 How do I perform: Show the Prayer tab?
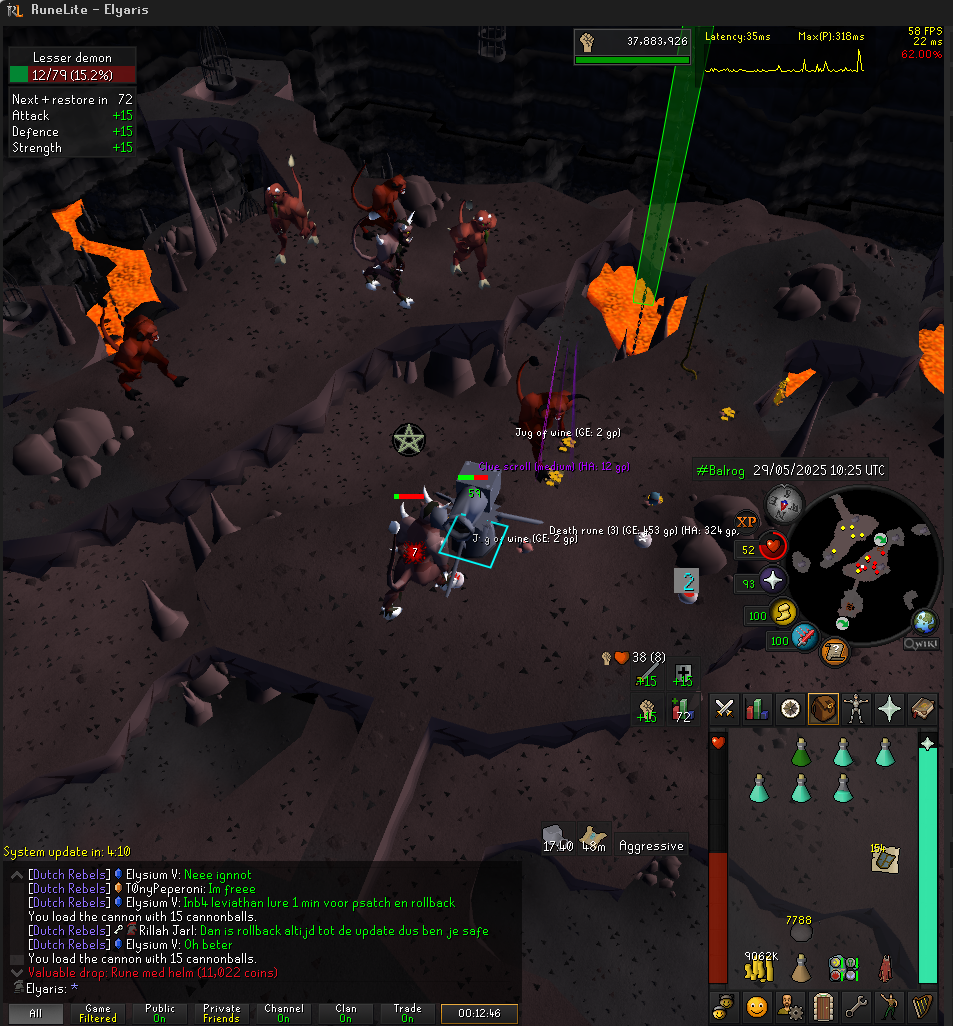889,709
